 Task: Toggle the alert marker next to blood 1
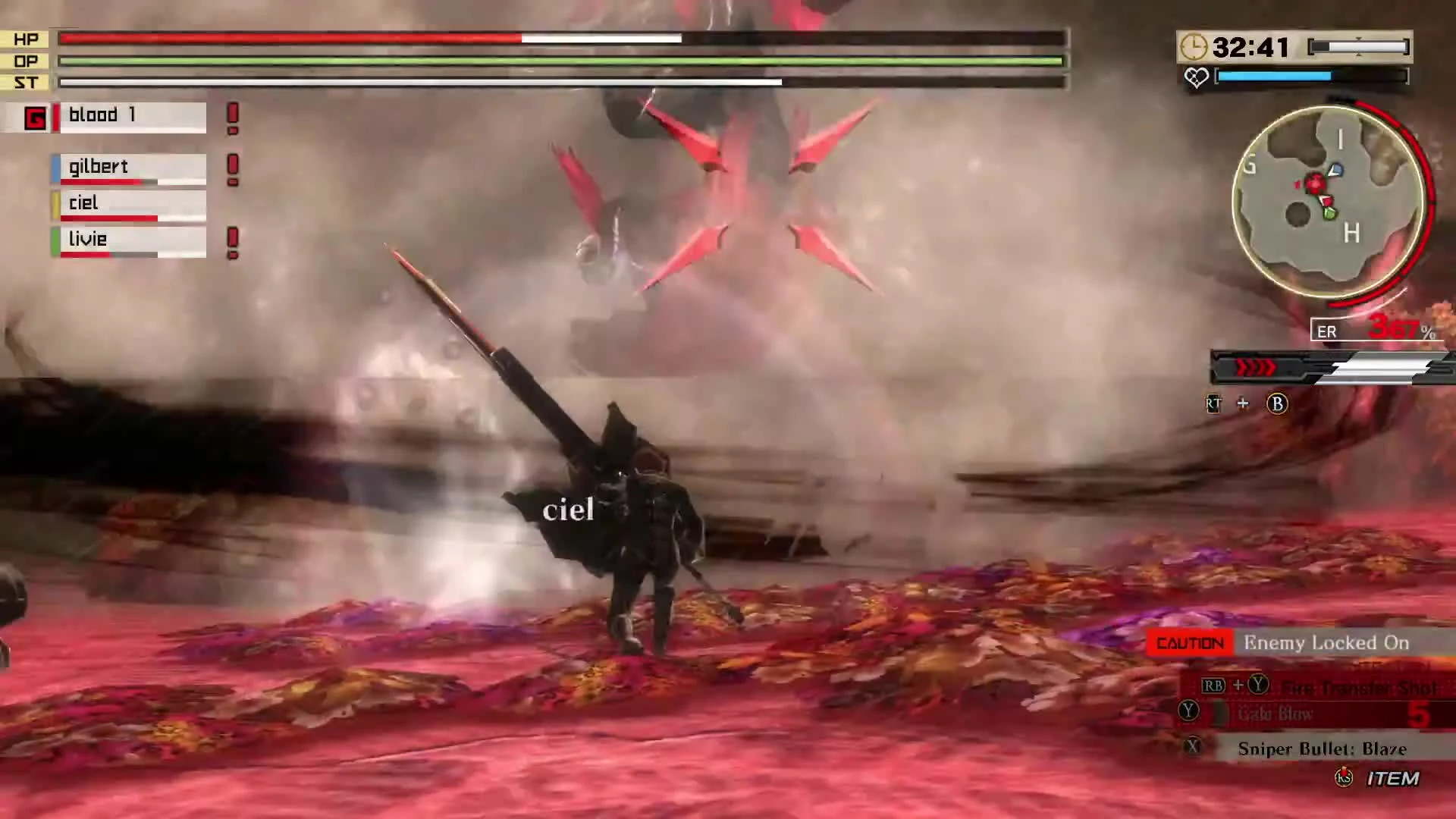232,115
